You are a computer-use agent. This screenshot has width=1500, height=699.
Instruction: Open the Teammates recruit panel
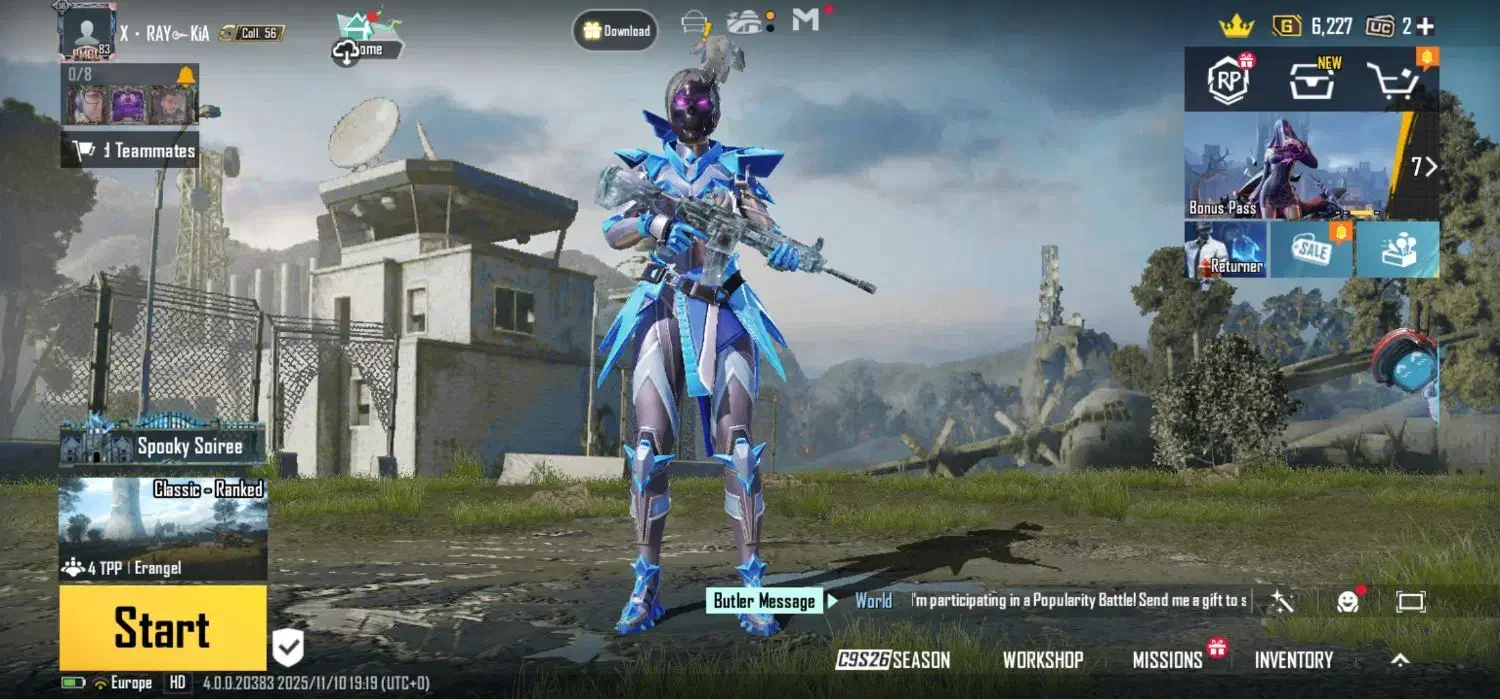[130, 151]
